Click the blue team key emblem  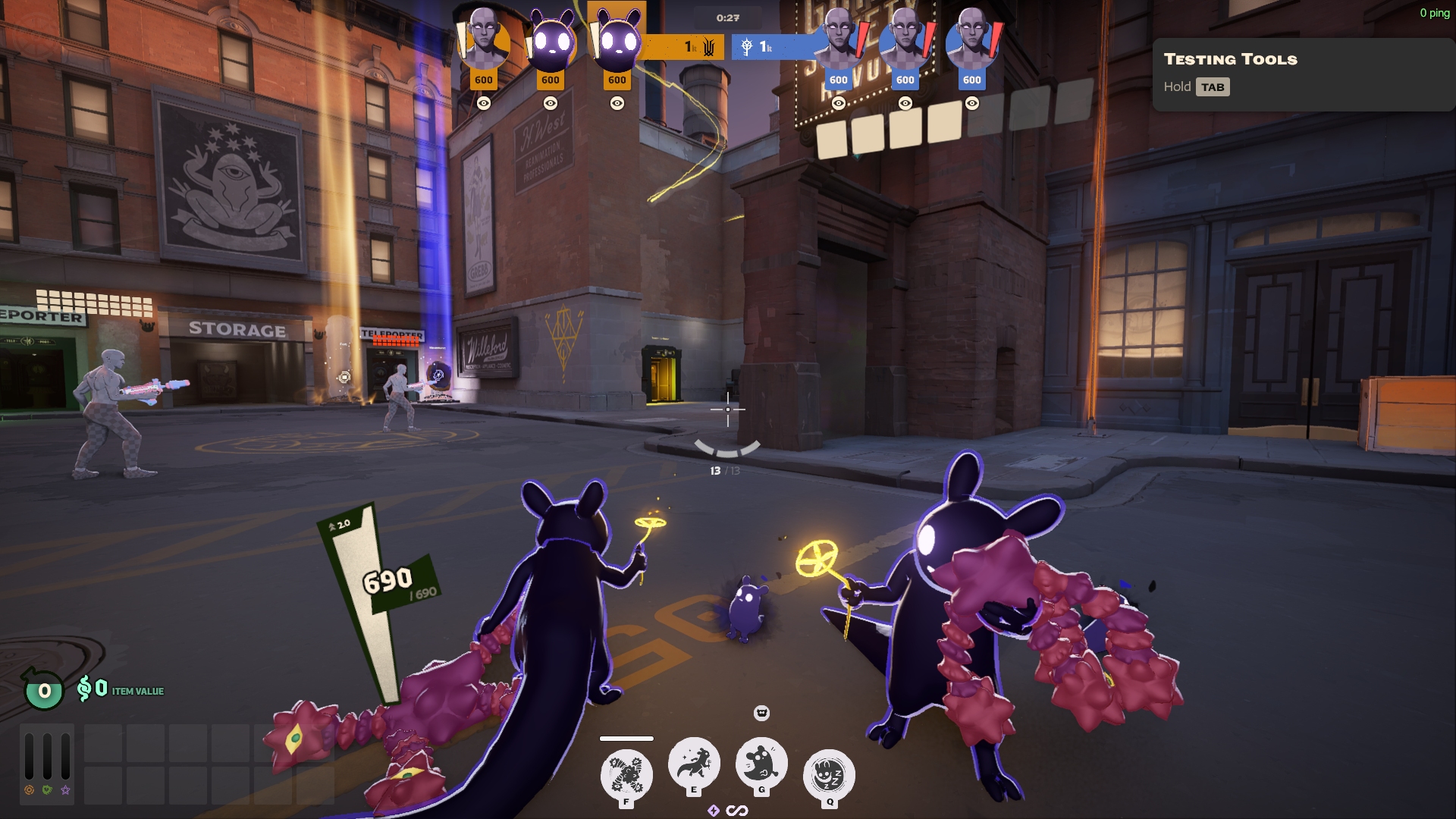[x=747, y=48]
